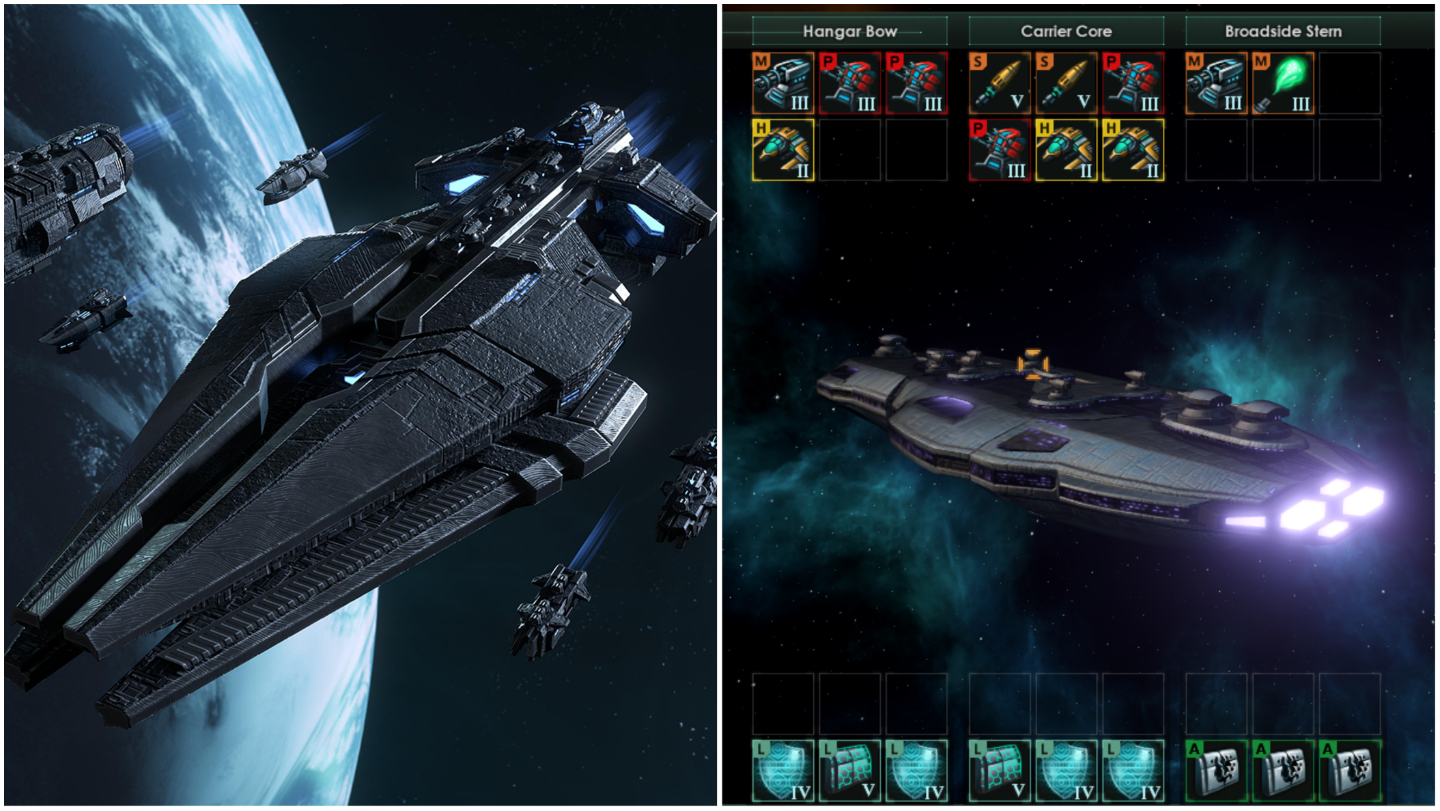1440x811 pixels.
Task: Open the Carrier Core section selector
Action: 1065,31
